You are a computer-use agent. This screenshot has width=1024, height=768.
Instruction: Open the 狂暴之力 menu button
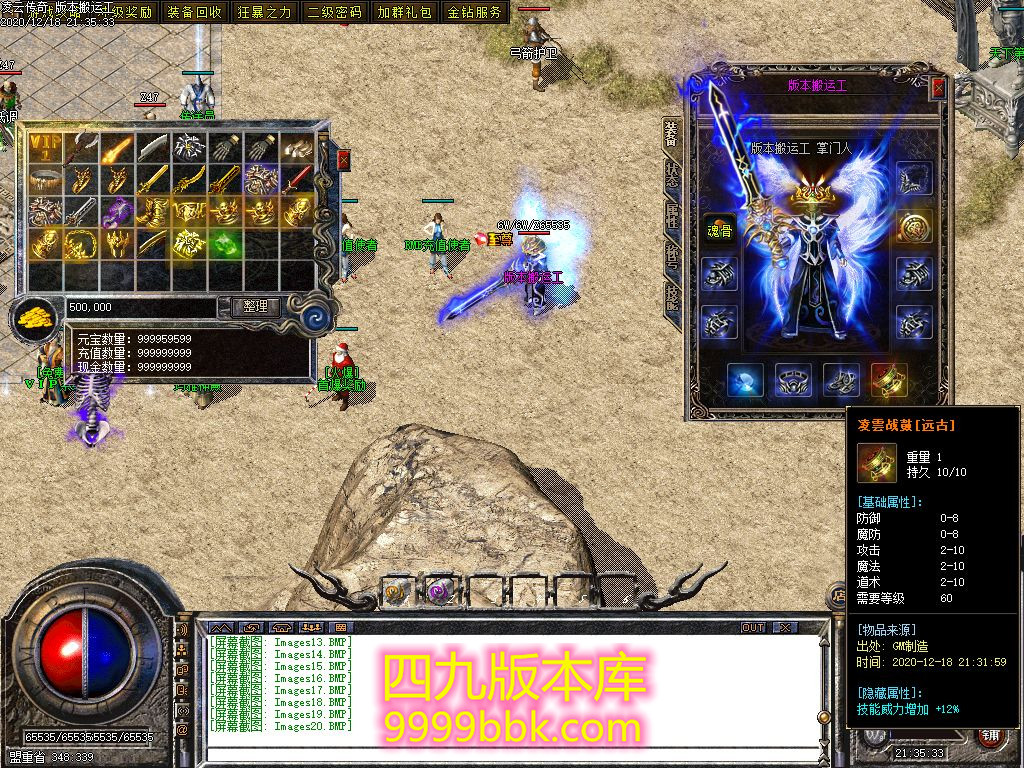click(x=264, y=12)
